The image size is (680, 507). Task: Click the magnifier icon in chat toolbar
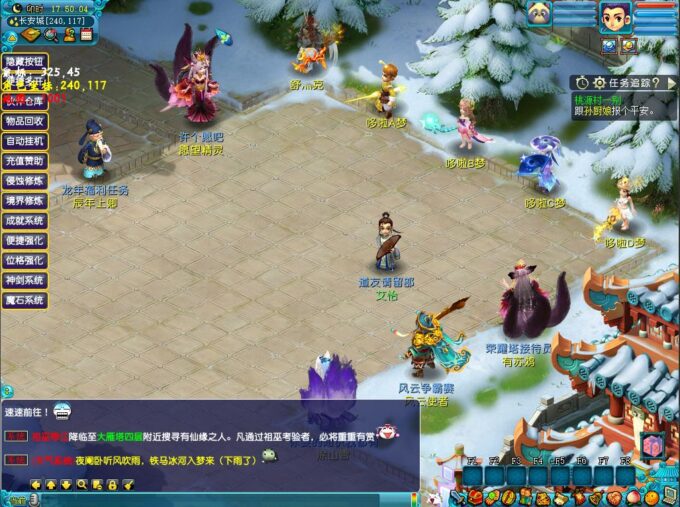(82, 485)
